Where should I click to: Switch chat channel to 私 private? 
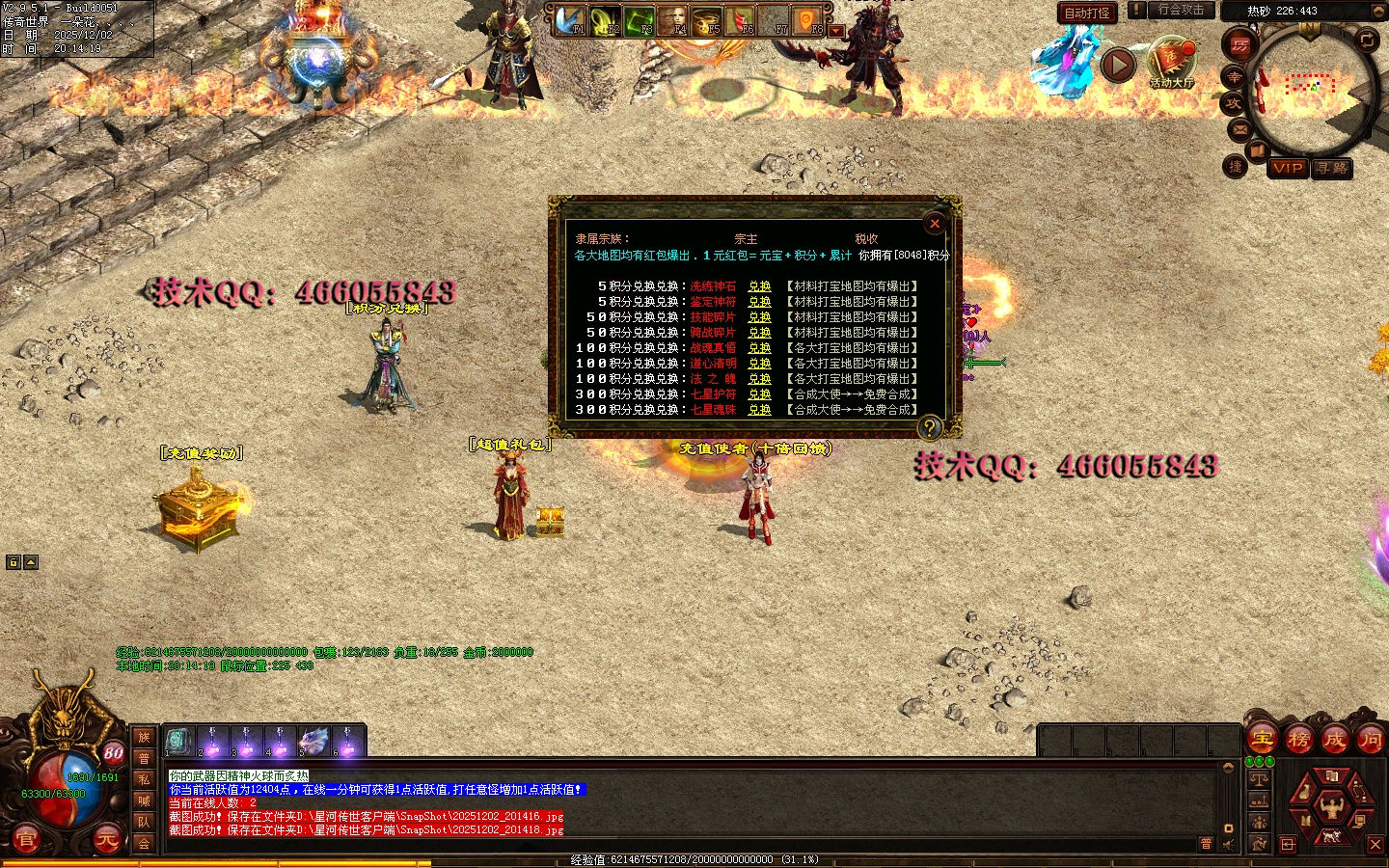coord(144,779)
